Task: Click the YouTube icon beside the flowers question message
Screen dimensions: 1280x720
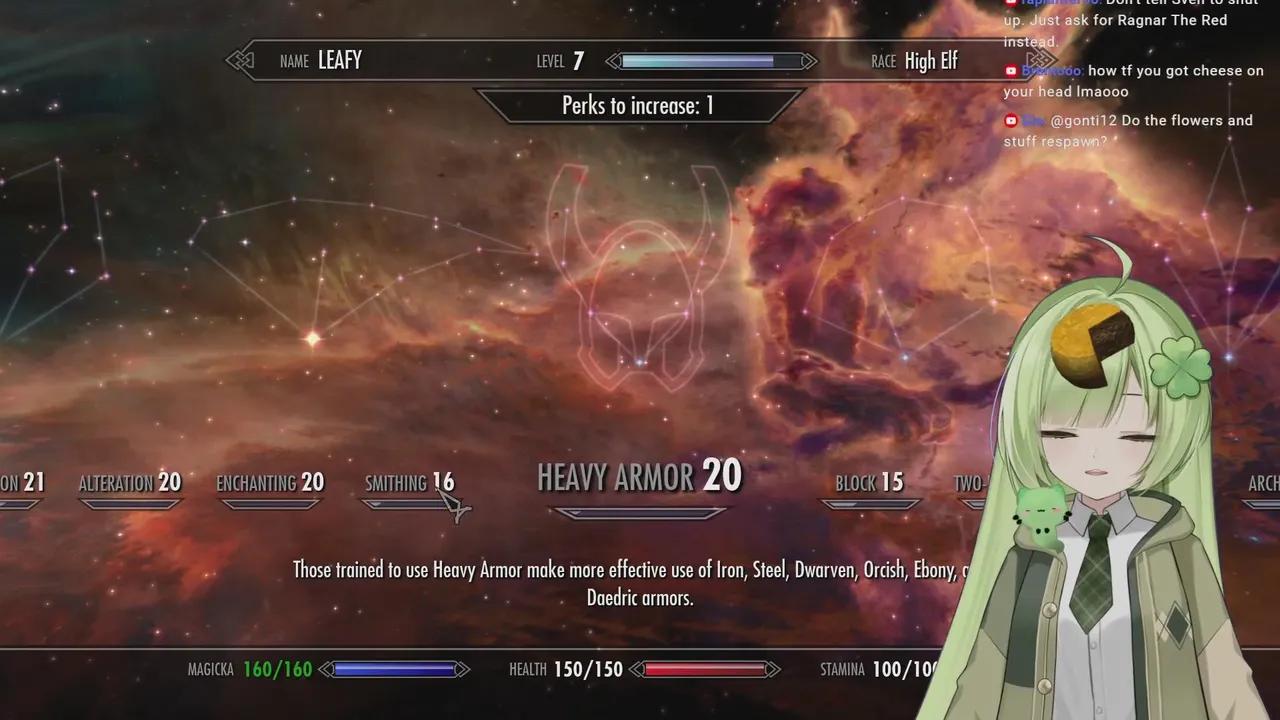Action: point(1010,120)
